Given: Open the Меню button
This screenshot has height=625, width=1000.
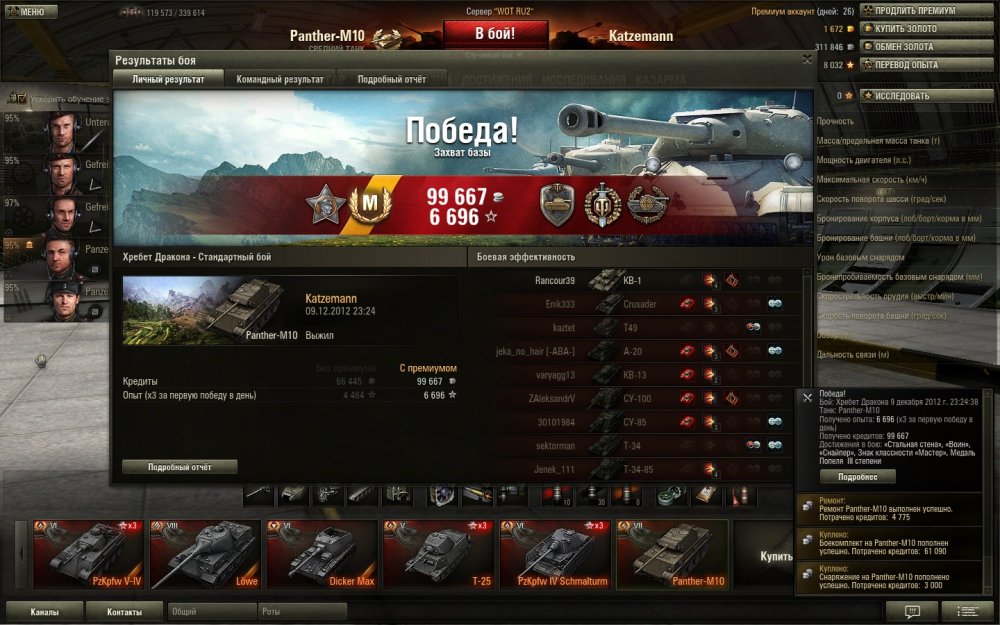Looking at the screenshot, I should pos(31,12).
